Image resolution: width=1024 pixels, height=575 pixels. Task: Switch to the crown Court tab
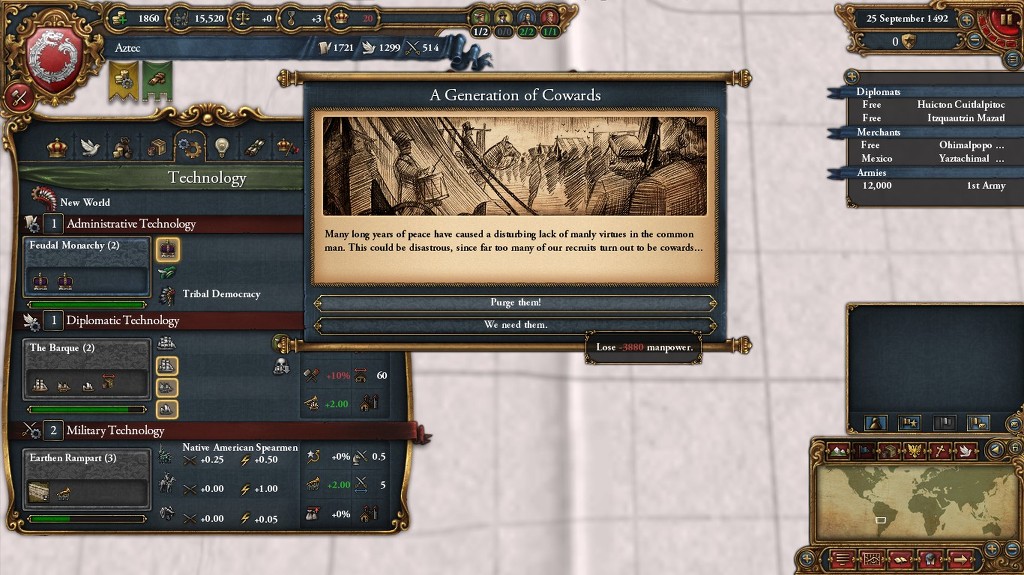click(x=57, y=148)
